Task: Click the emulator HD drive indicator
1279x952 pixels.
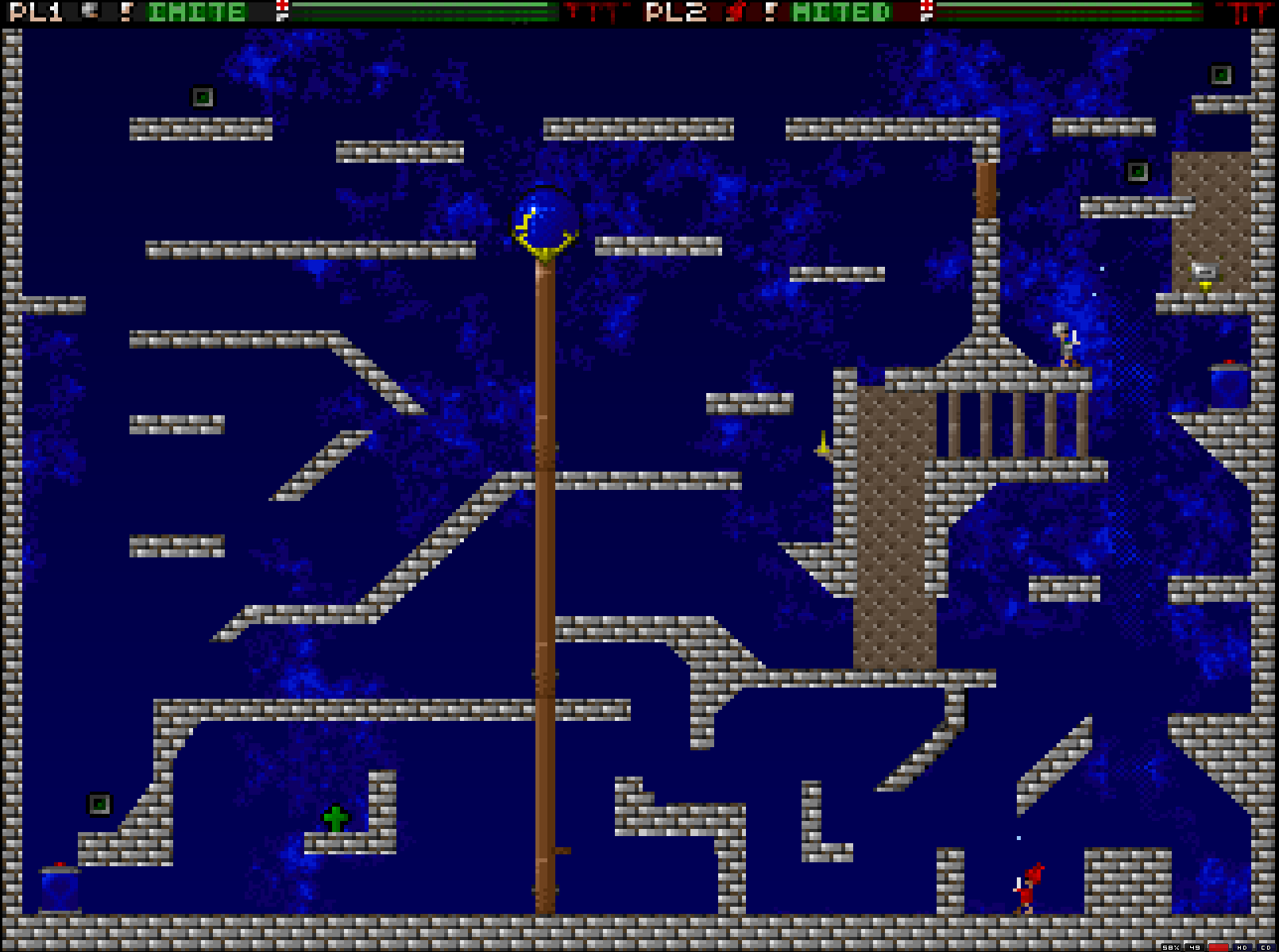Action: [x=1242, y=946]
